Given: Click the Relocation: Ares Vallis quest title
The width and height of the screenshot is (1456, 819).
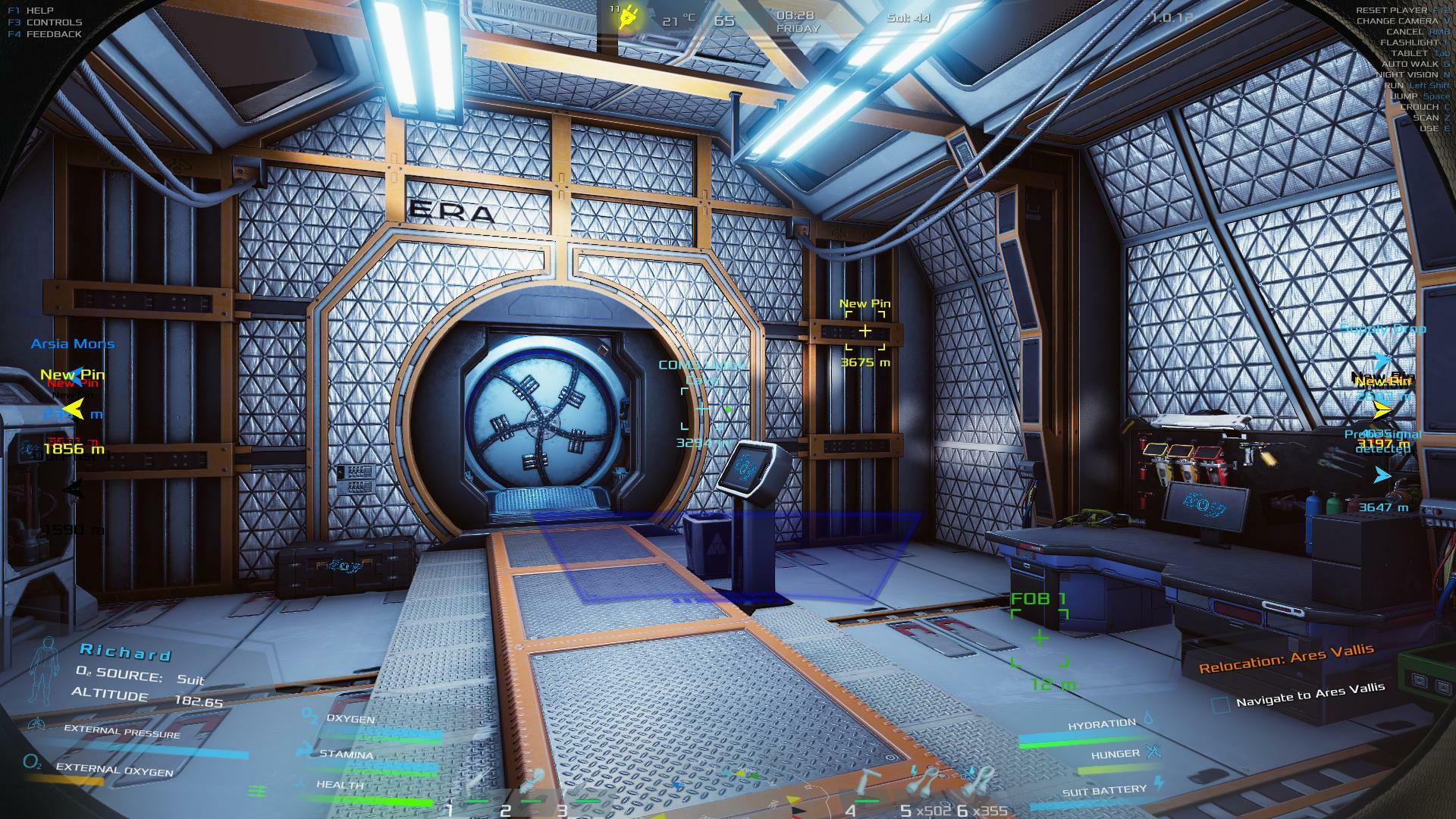Looking at the screenshot, I should pyautogui.click(x=1286, y=657).
